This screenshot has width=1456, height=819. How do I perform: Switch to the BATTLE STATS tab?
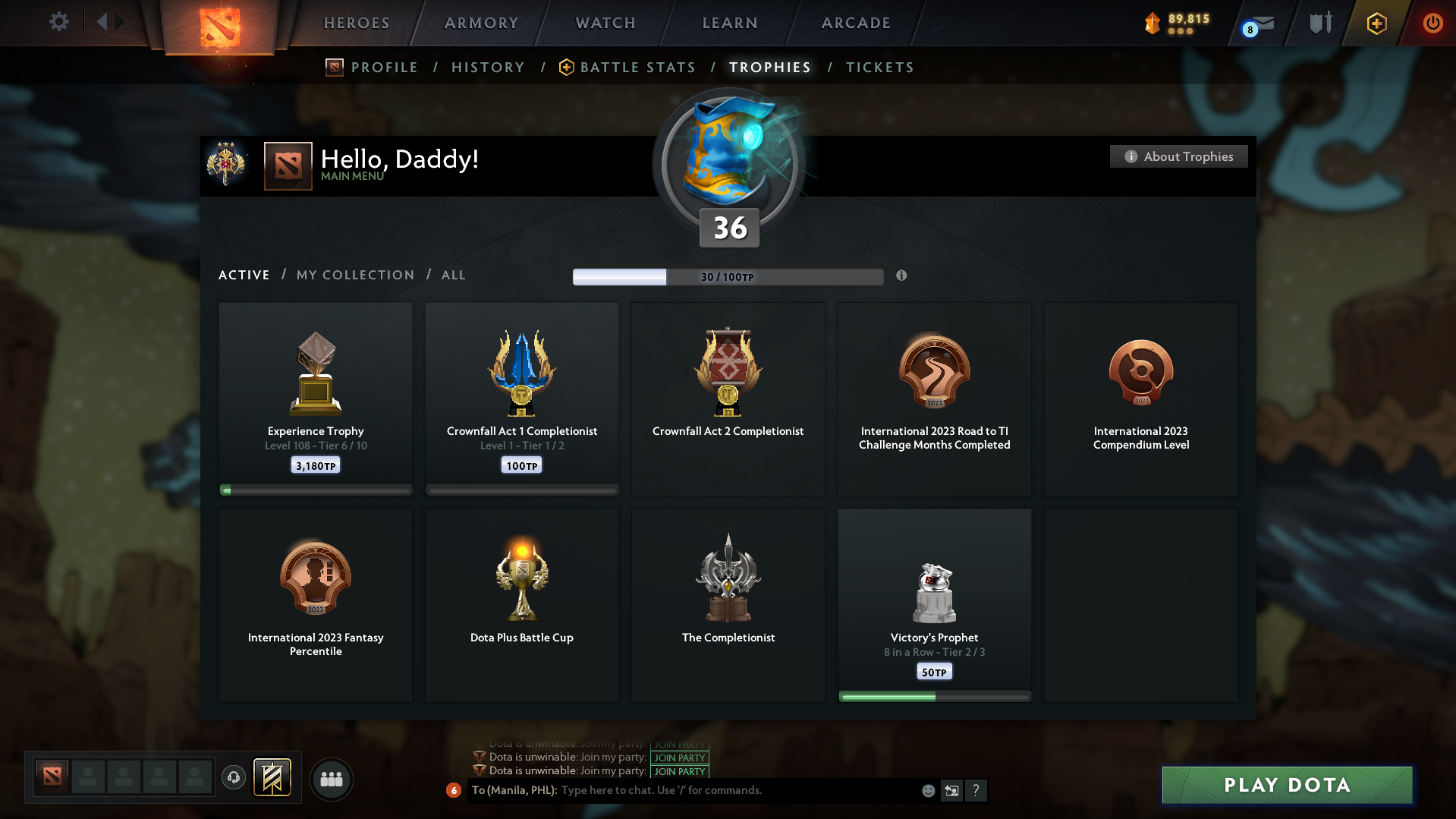click(637, 67)
